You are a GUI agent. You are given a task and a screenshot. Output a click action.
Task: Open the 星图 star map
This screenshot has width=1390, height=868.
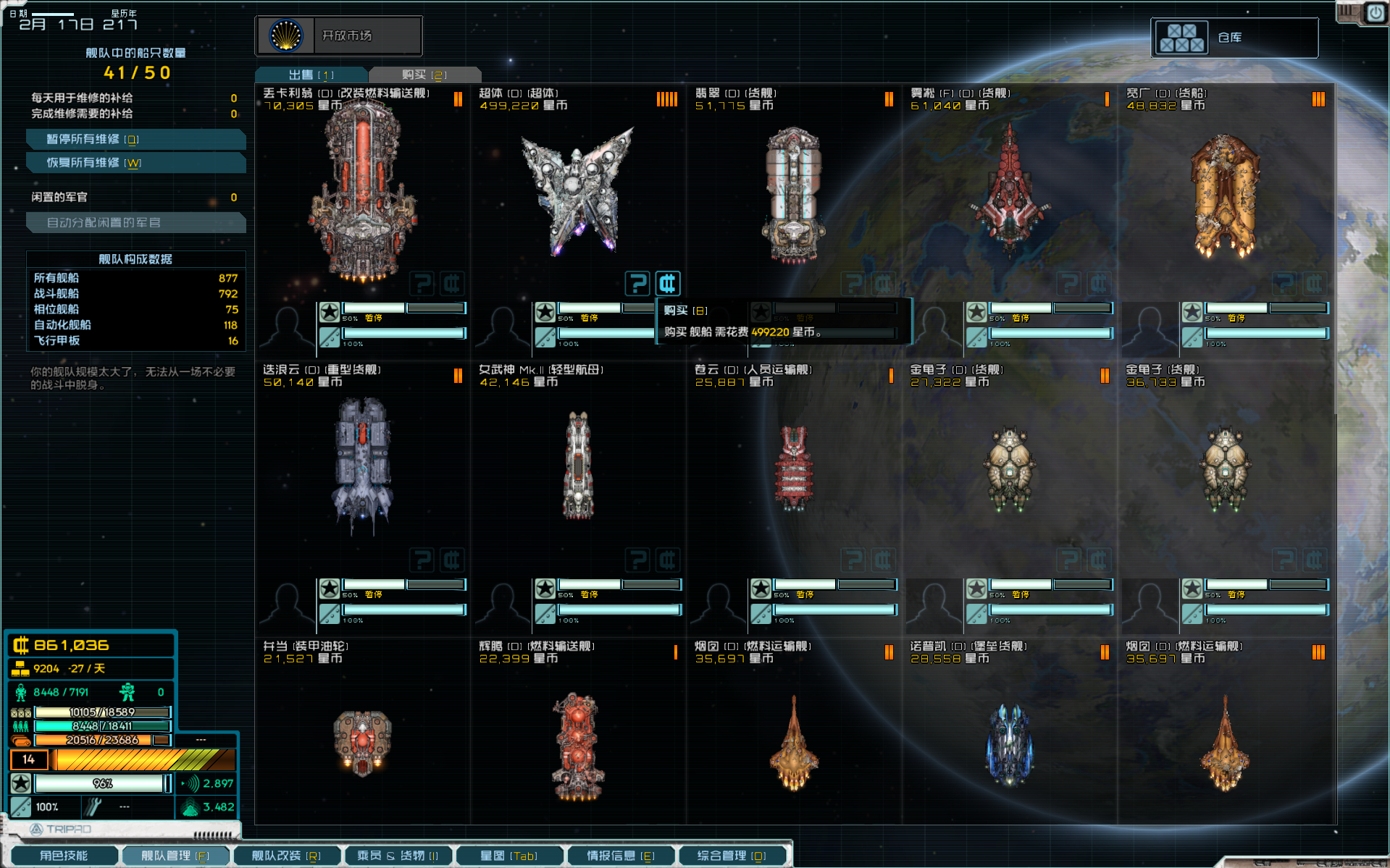(509, 856)
